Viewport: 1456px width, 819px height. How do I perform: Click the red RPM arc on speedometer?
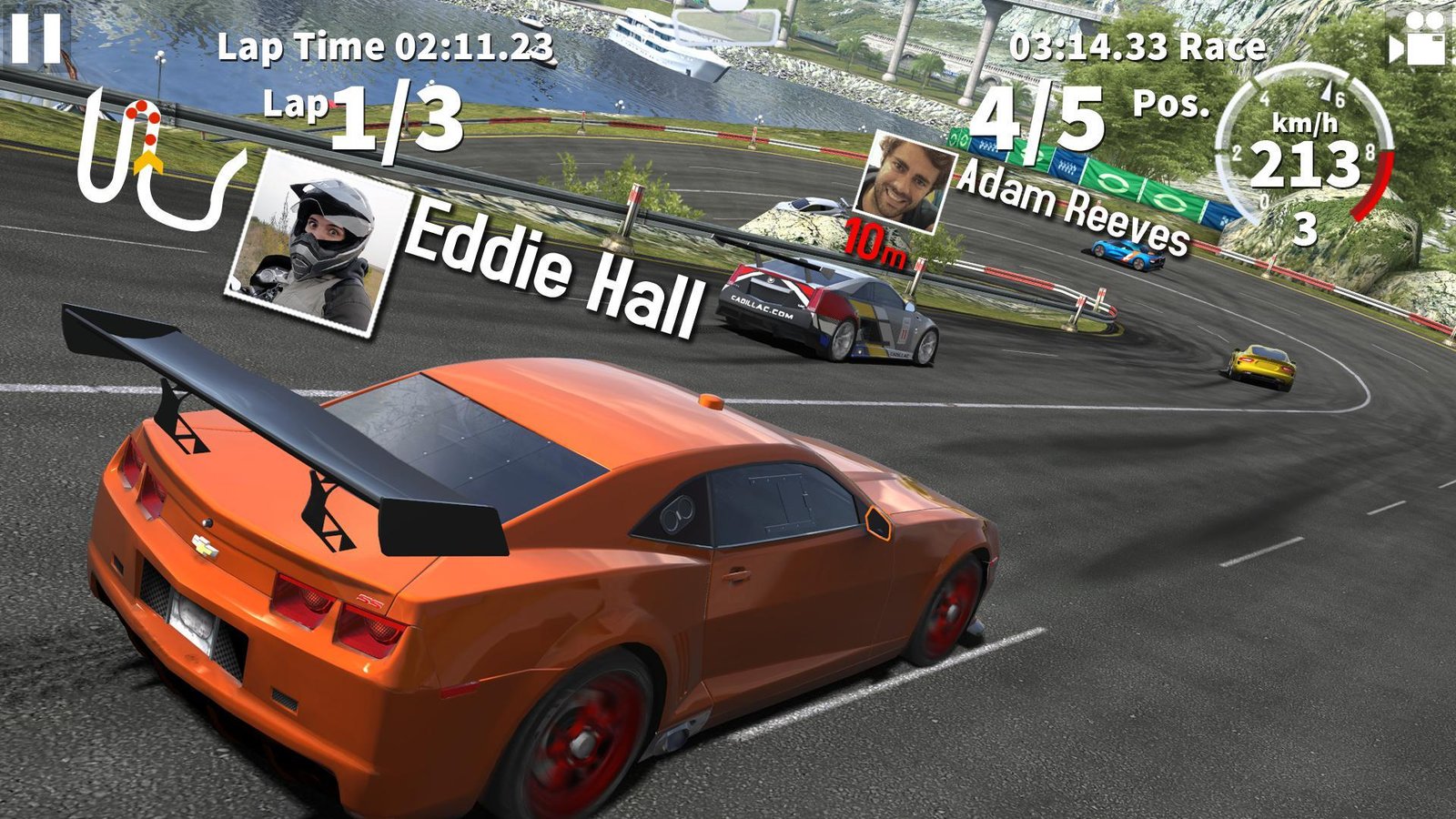point(1374,182)
